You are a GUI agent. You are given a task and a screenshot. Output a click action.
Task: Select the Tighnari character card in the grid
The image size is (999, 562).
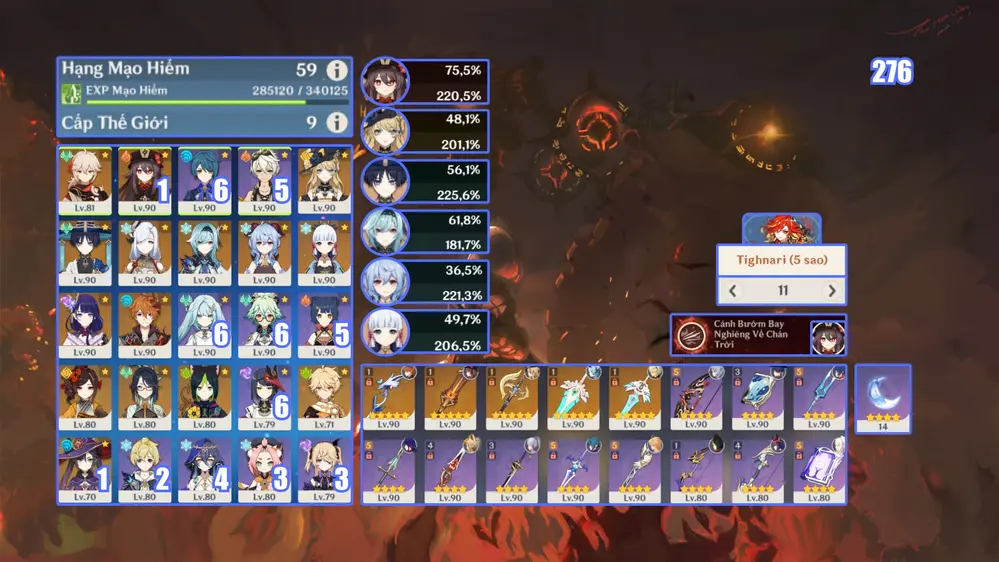(x=204, y=397)
